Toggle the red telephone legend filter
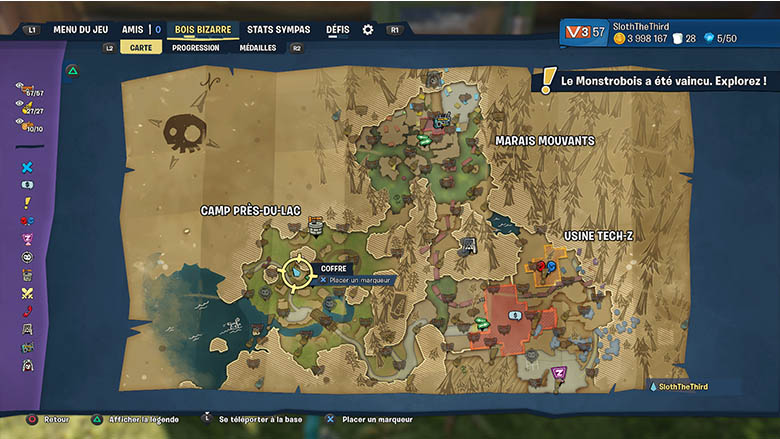 point(27,311)
